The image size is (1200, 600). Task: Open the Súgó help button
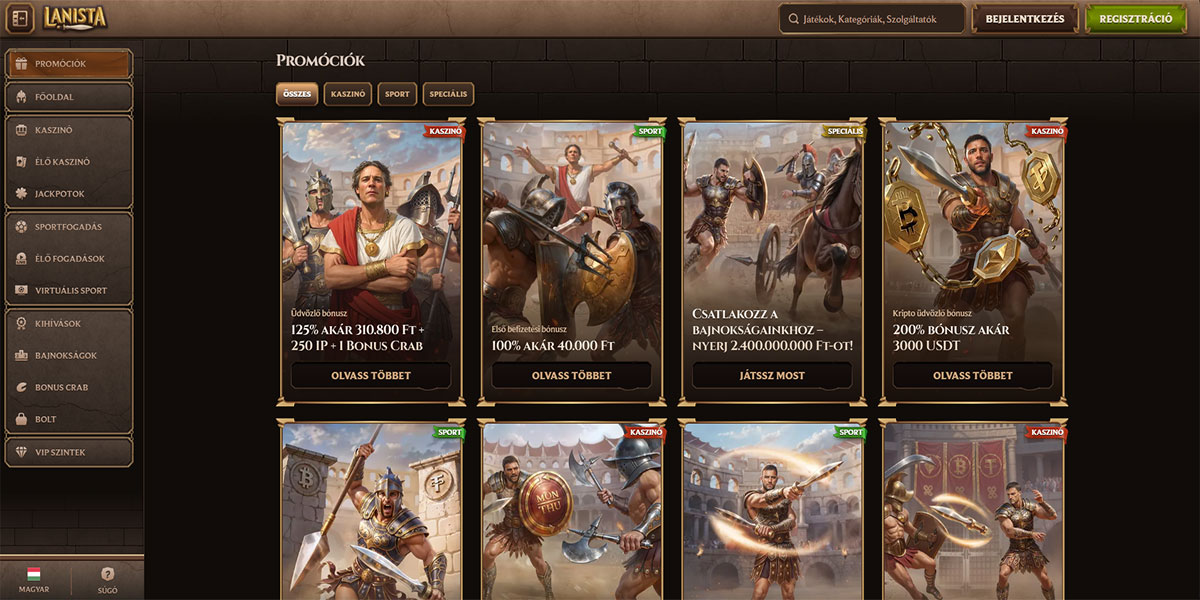(108, 580)
